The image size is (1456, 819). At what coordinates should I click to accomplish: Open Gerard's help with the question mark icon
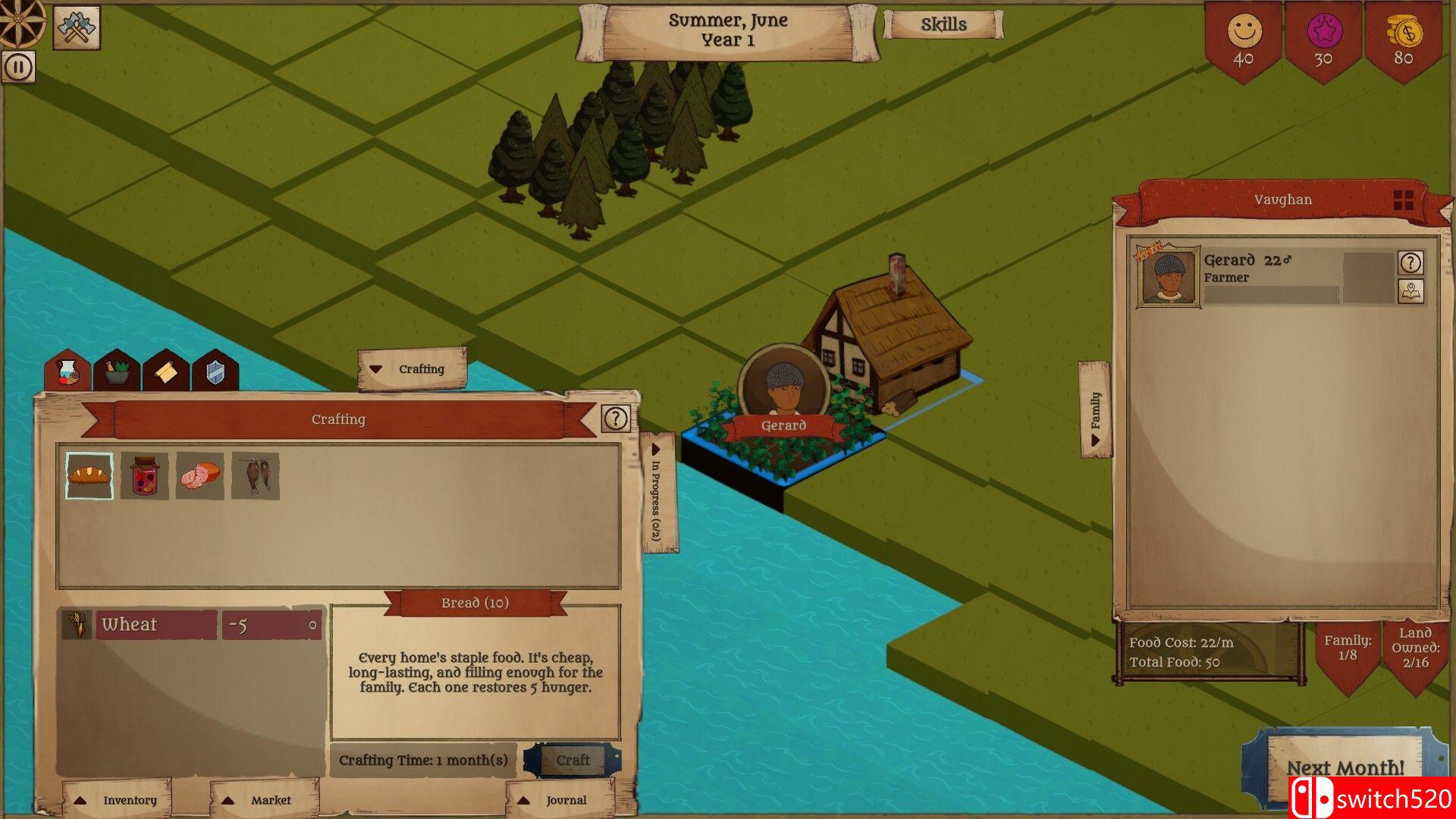[x=1409, y=264]
